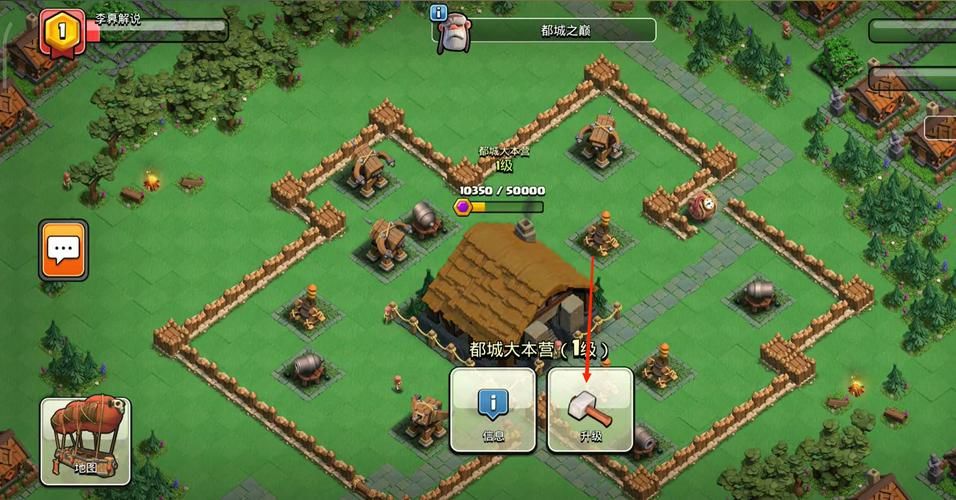Image resolution: width=956 pixels, height=500 pixels.
Task: Open the 地图 airship map button
Action: coord(86,440)
